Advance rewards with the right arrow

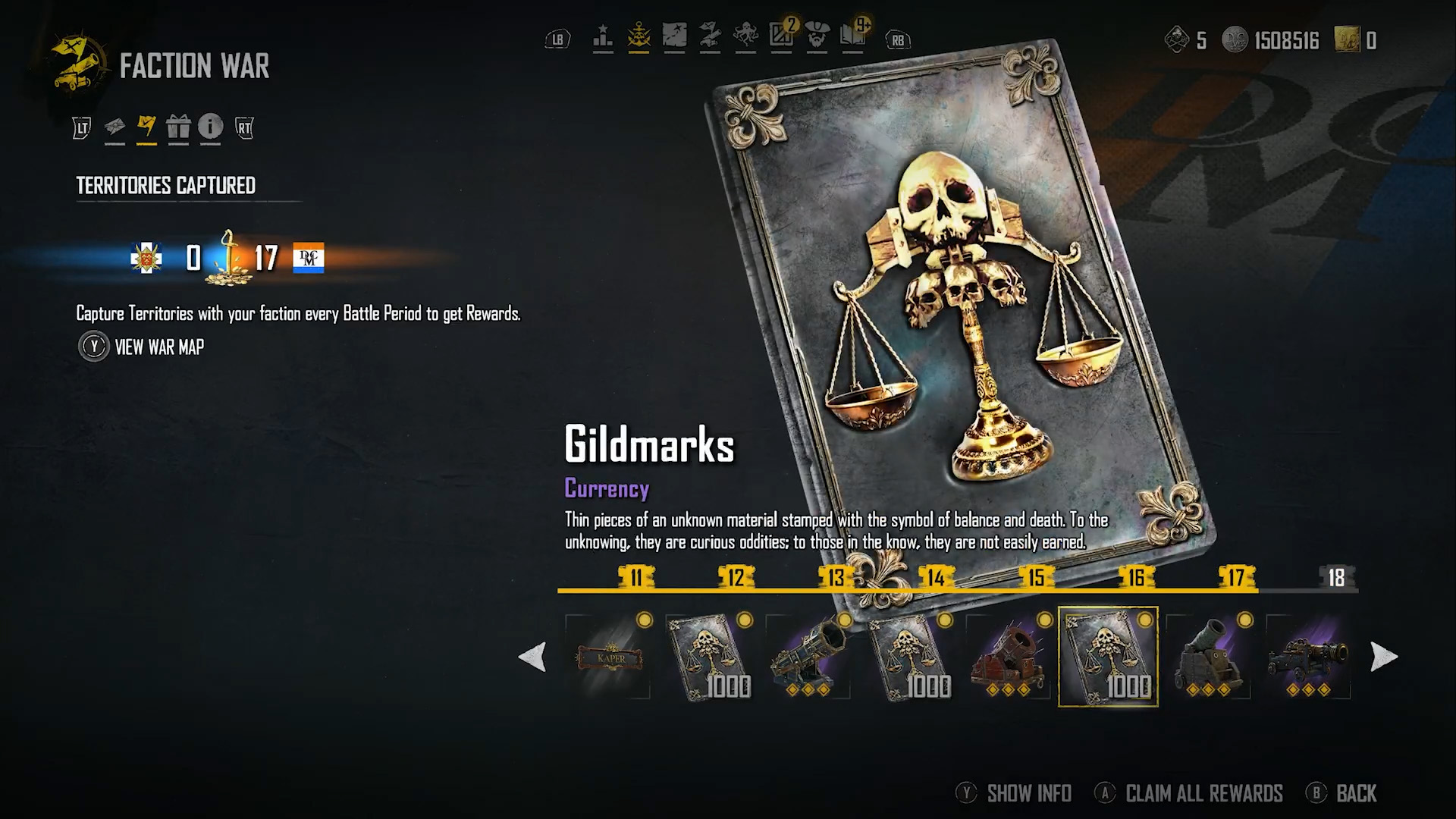pos(1383,657)
